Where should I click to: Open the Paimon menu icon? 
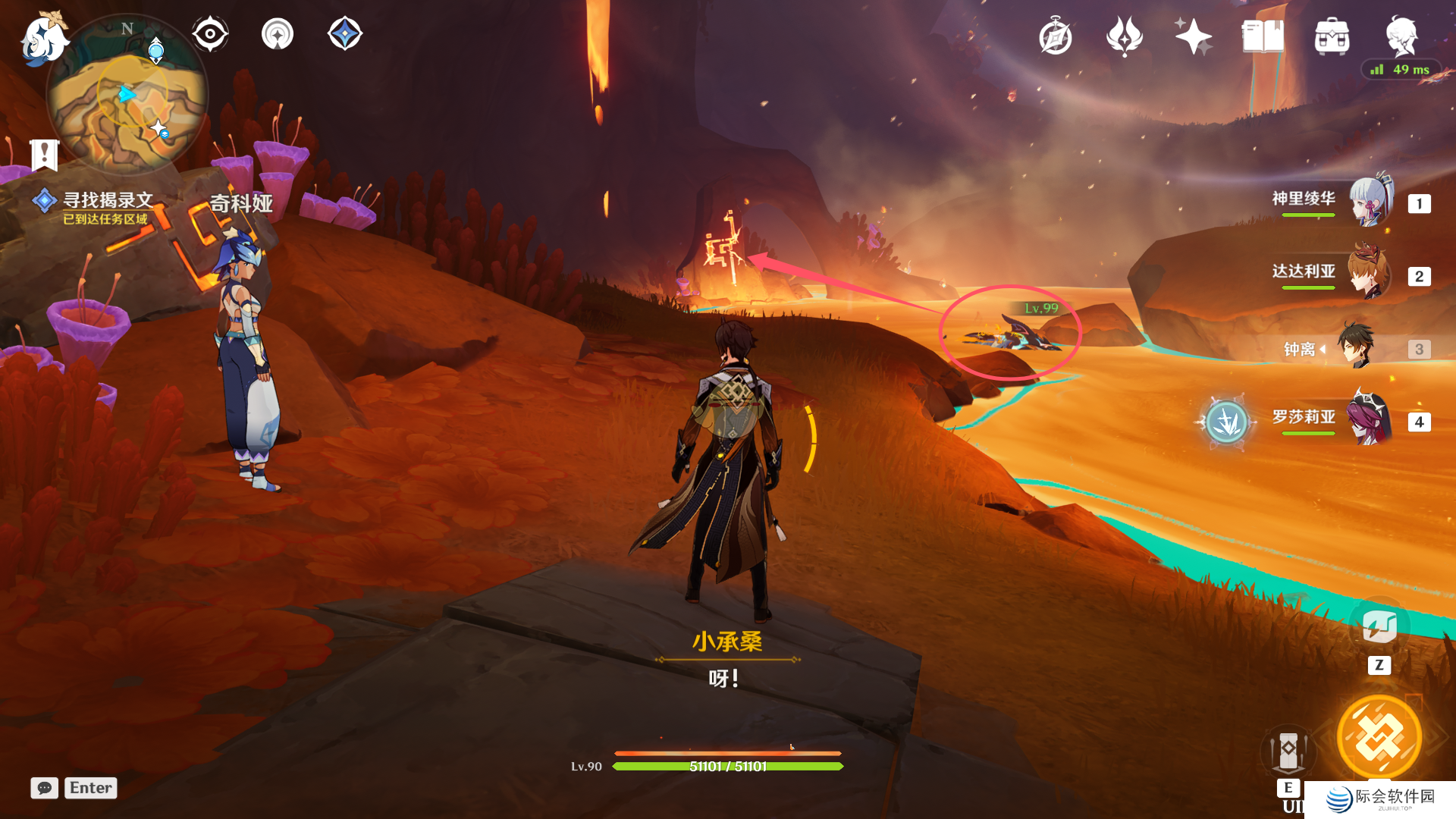pyautogui.click(x=42, y=39)
